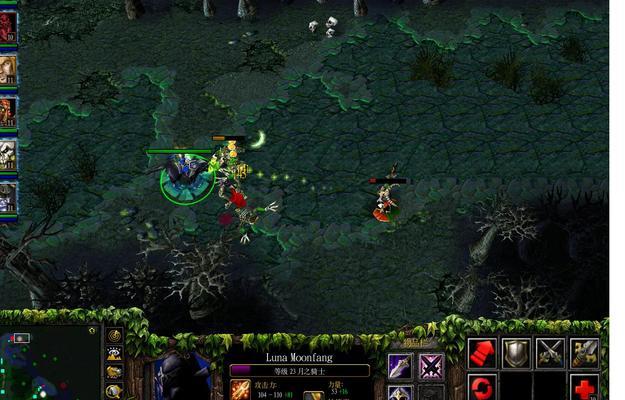Use the purple crossed-weapons inventory item
This screenshot has width=625, height=400.
coord(431,366)
